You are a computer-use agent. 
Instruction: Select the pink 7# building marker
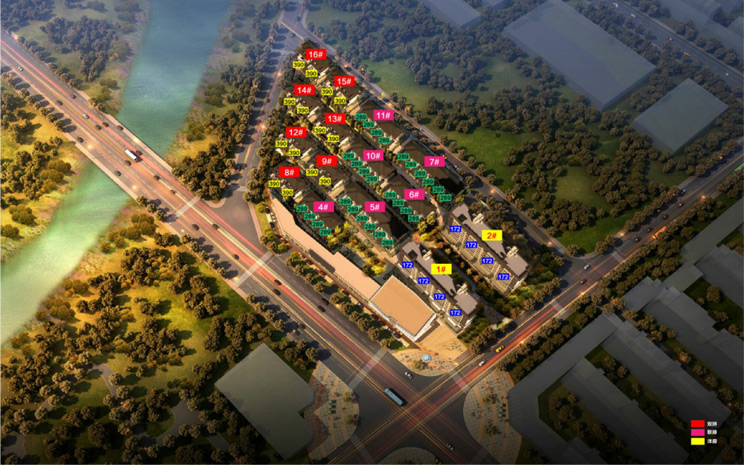click(x=433, y=161)
